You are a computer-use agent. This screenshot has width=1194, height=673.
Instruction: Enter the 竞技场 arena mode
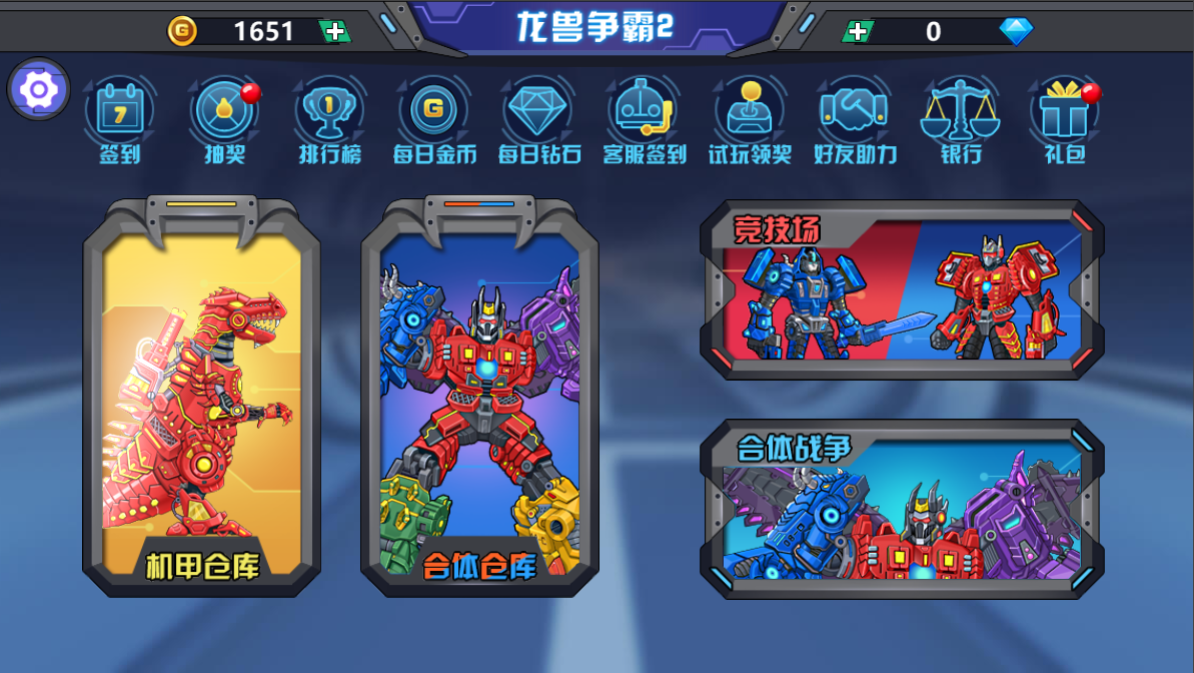[903, 290]
